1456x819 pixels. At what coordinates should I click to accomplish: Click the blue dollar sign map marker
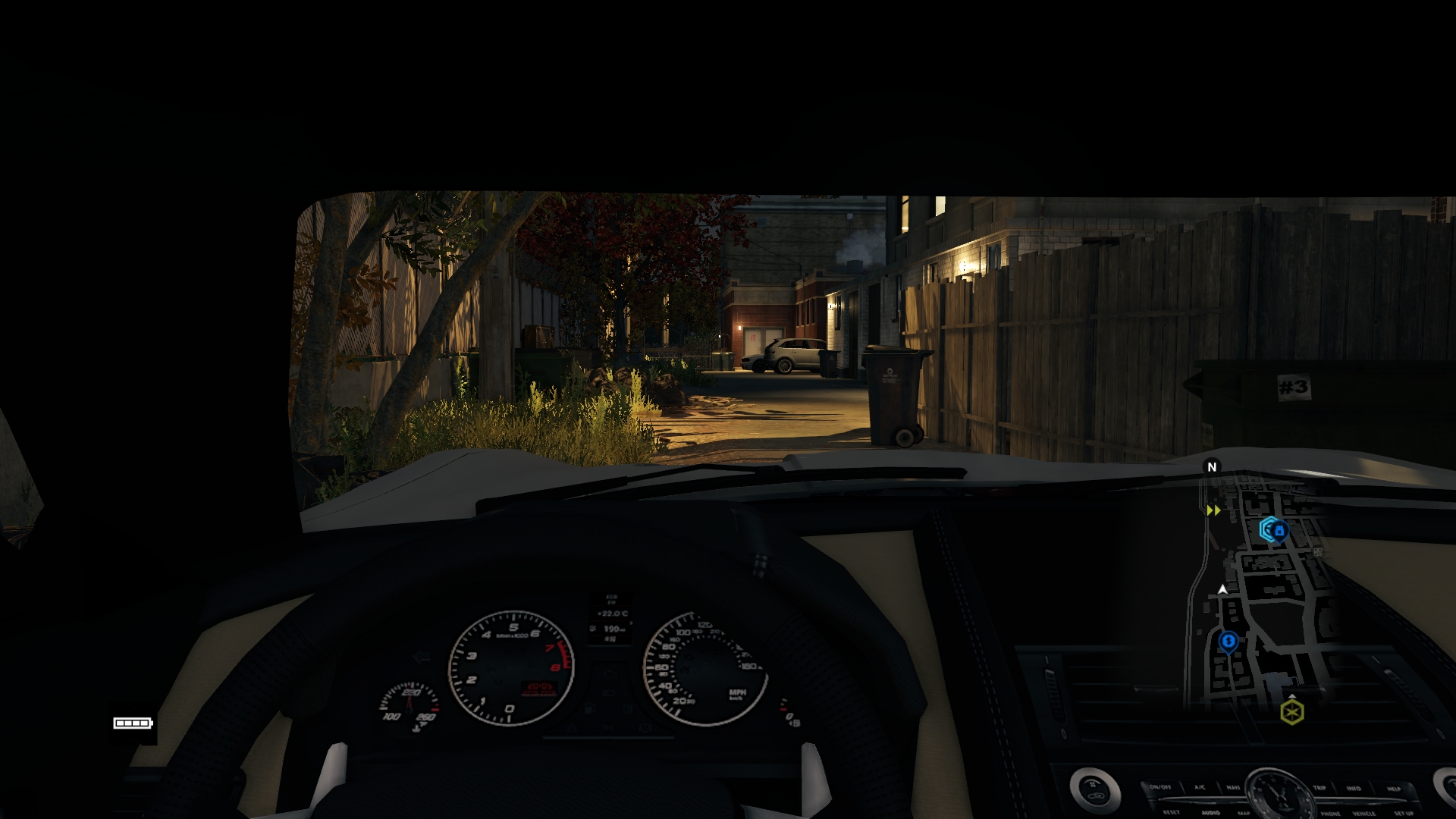pos(1228,642)
